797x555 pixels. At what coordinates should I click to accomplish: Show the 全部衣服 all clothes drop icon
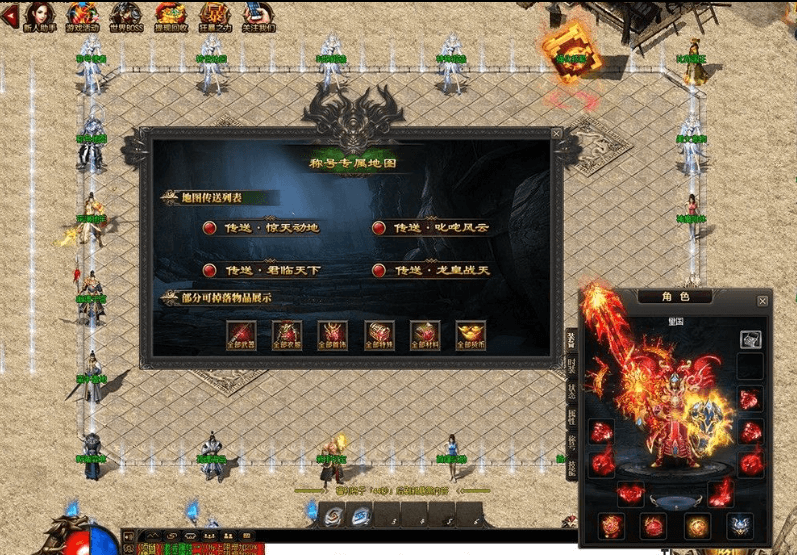click(x=287, y=334)
